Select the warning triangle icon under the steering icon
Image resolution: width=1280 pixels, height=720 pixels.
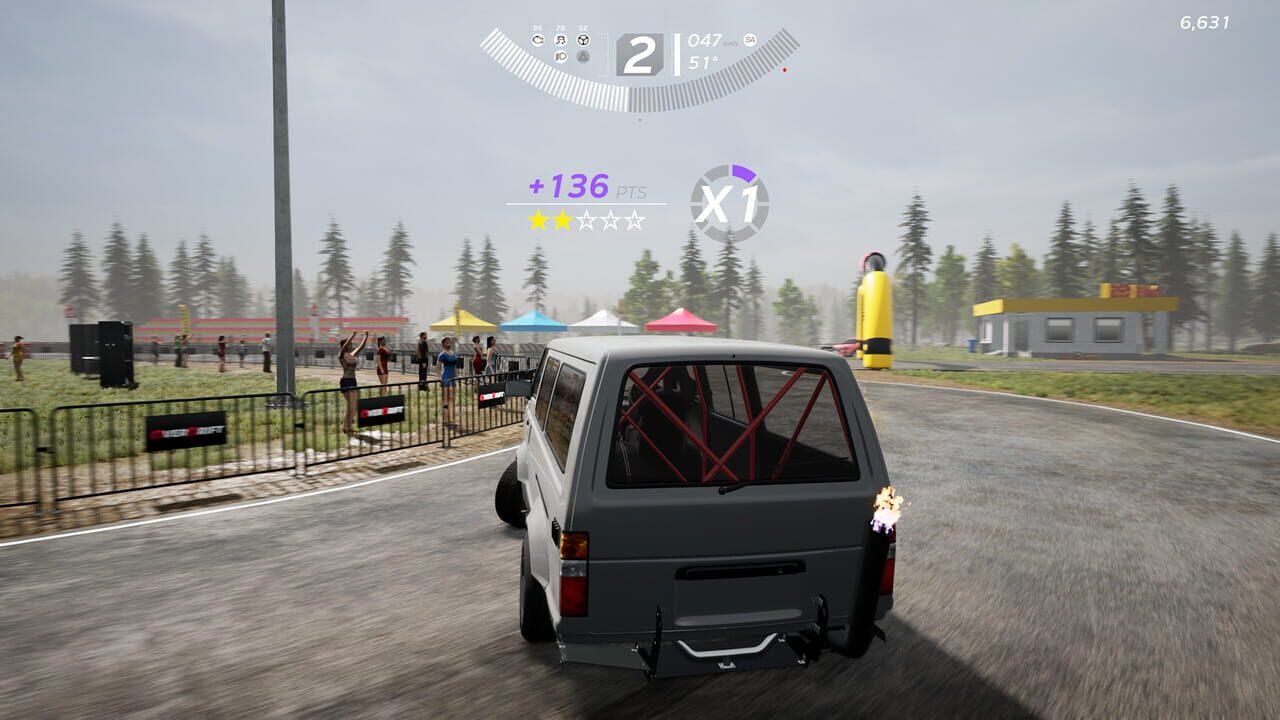pos(583,58)
